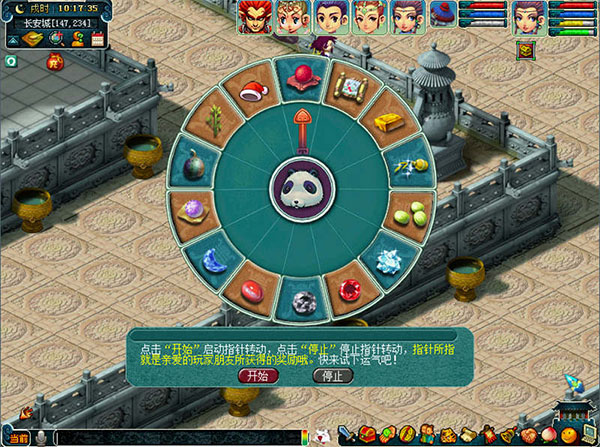600x447 pixels.
Task: Click the panda face at wheel center
Action: point(302,191)
